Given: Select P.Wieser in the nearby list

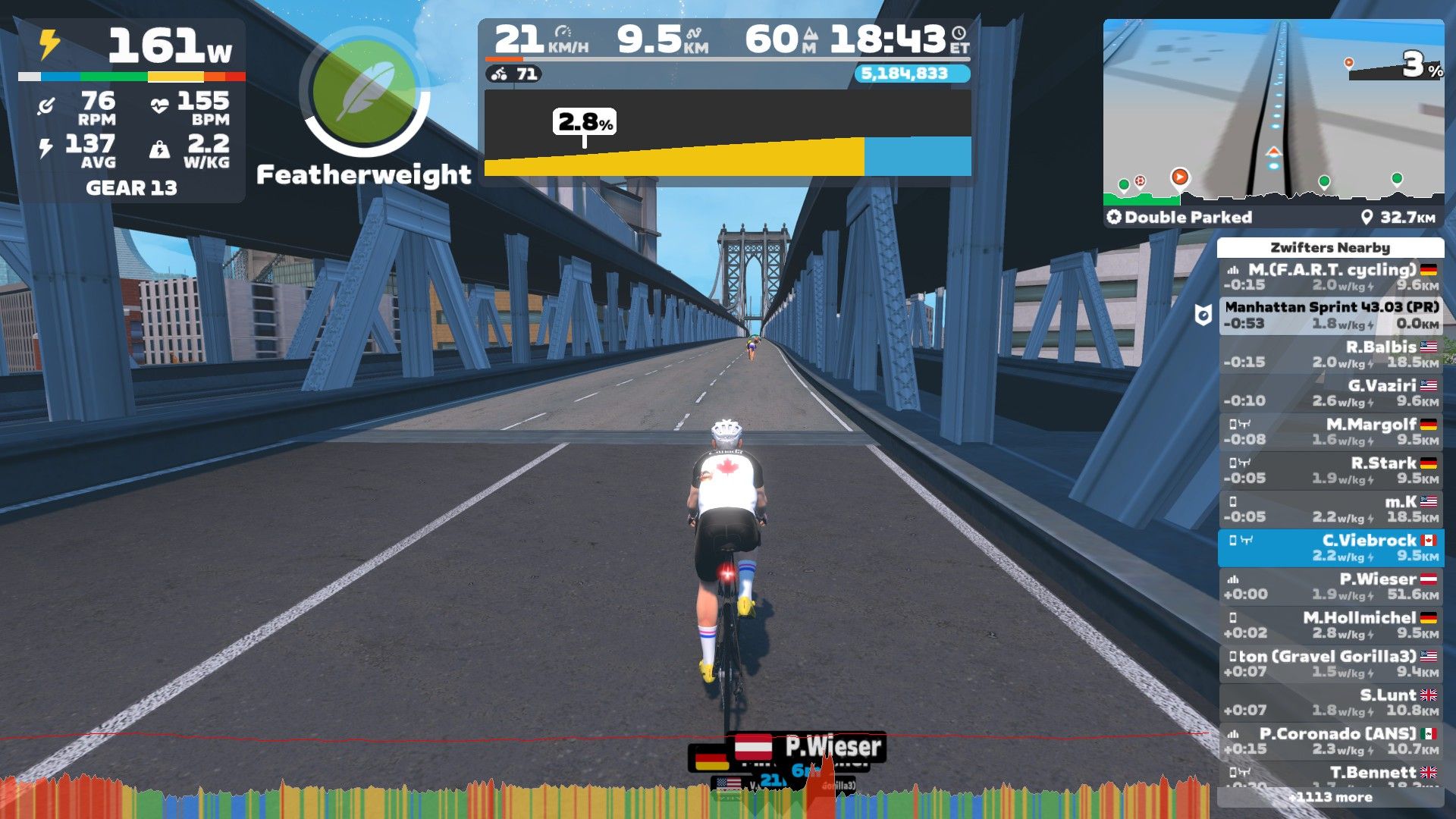Looking at the screenshot, I should pyautogui.click(x=1331, y=586).
